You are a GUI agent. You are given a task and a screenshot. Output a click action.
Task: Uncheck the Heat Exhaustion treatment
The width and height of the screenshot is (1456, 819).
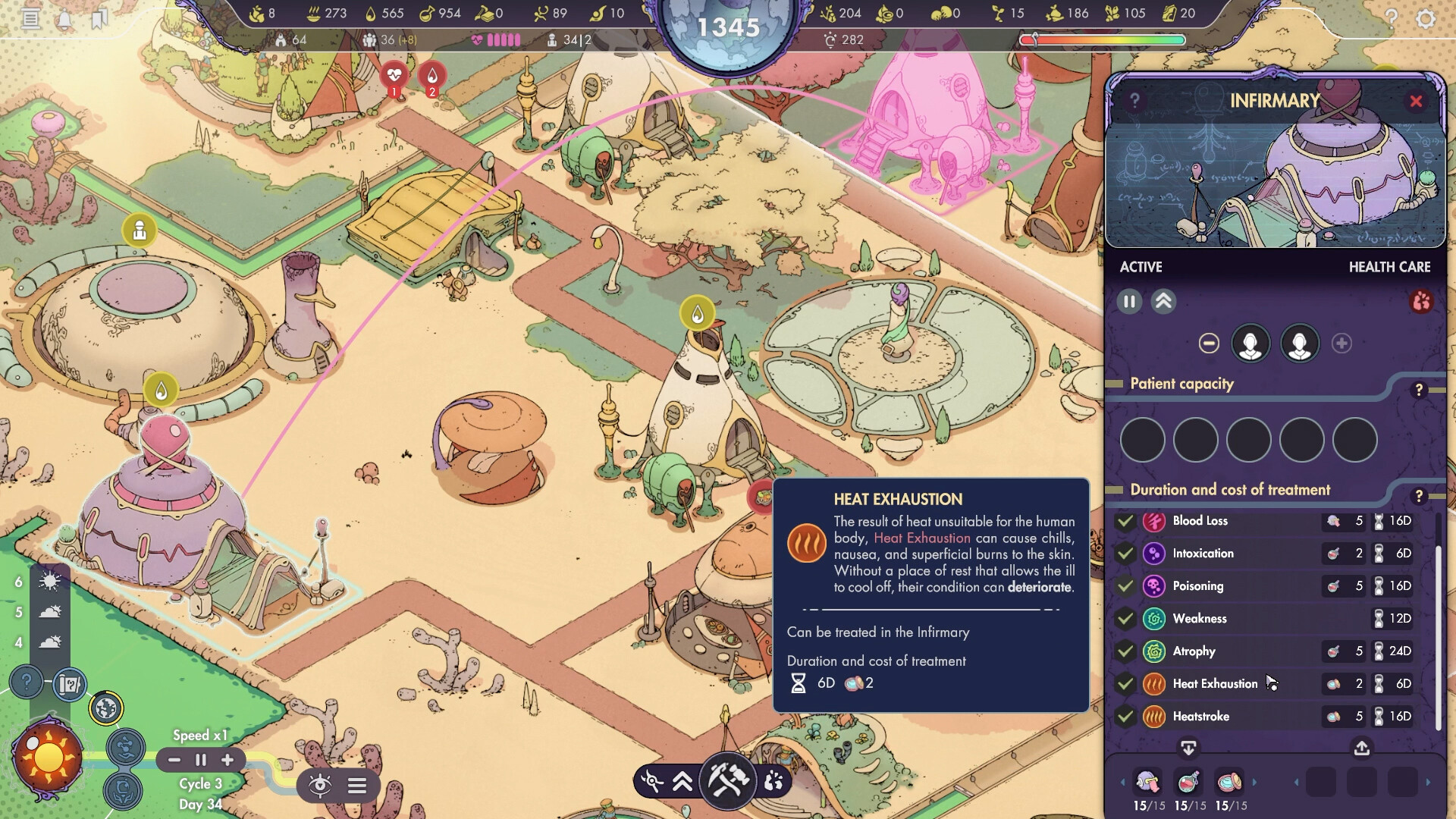point(1125,683)
